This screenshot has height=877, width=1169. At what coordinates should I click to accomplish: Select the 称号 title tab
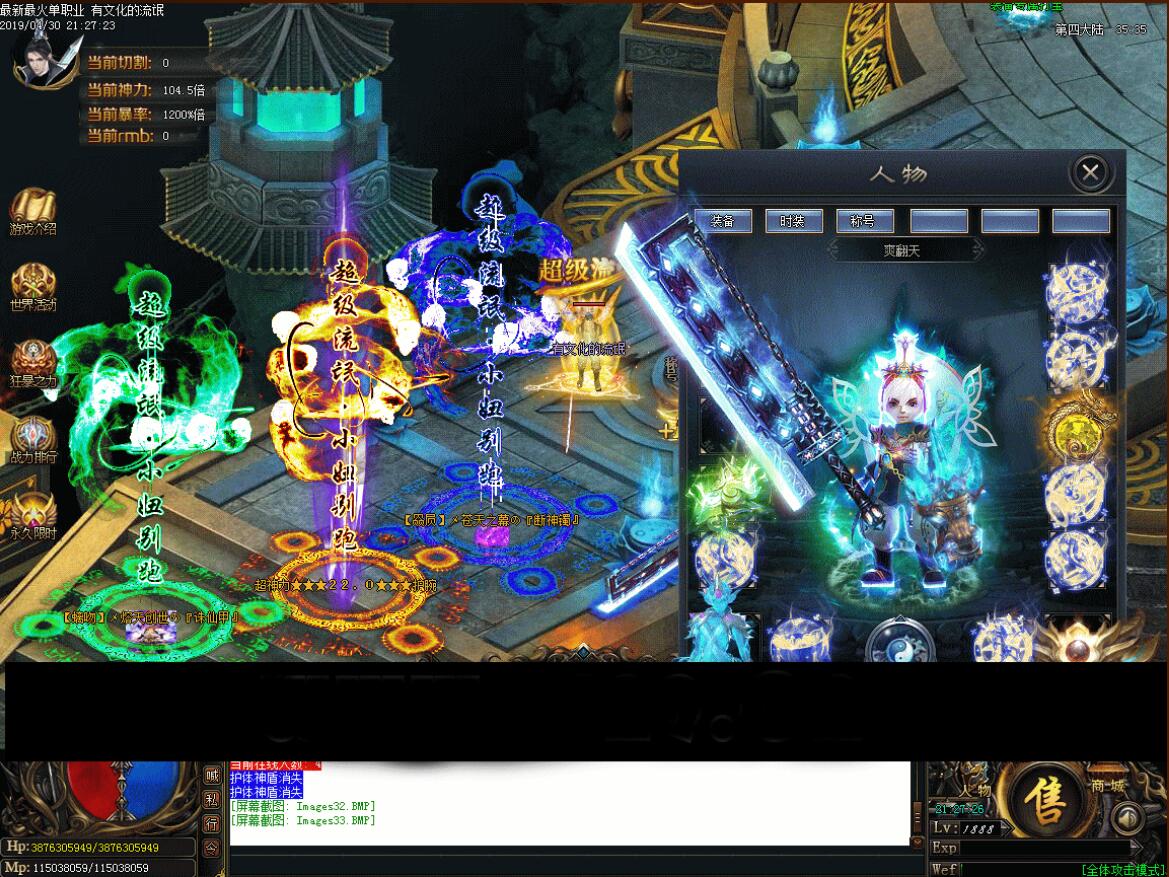click(x=863, y=221)
